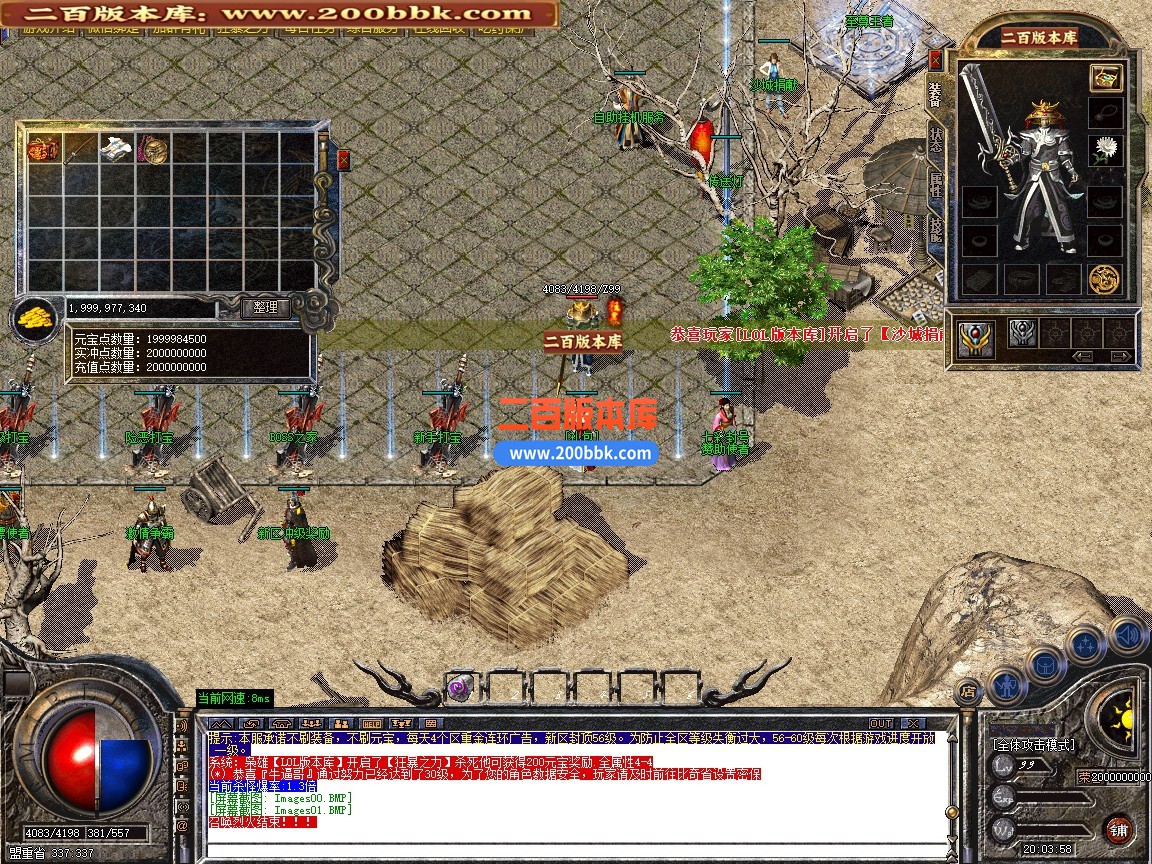Select the white scroll item in the bag
This screenshot has width=1152, height=864.
point(115,150)
